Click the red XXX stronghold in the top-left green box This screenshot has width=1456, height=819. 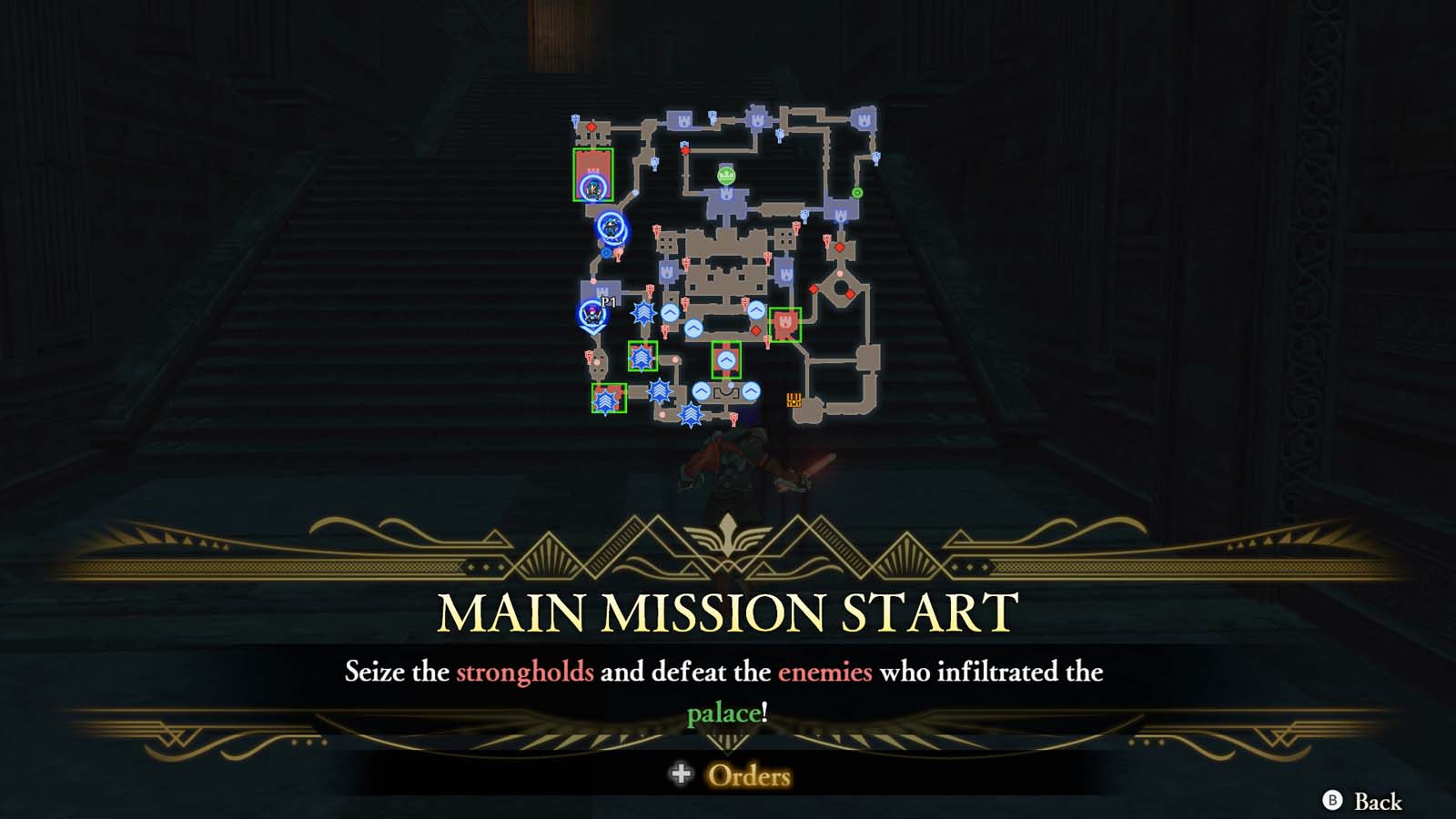[592, 172]
